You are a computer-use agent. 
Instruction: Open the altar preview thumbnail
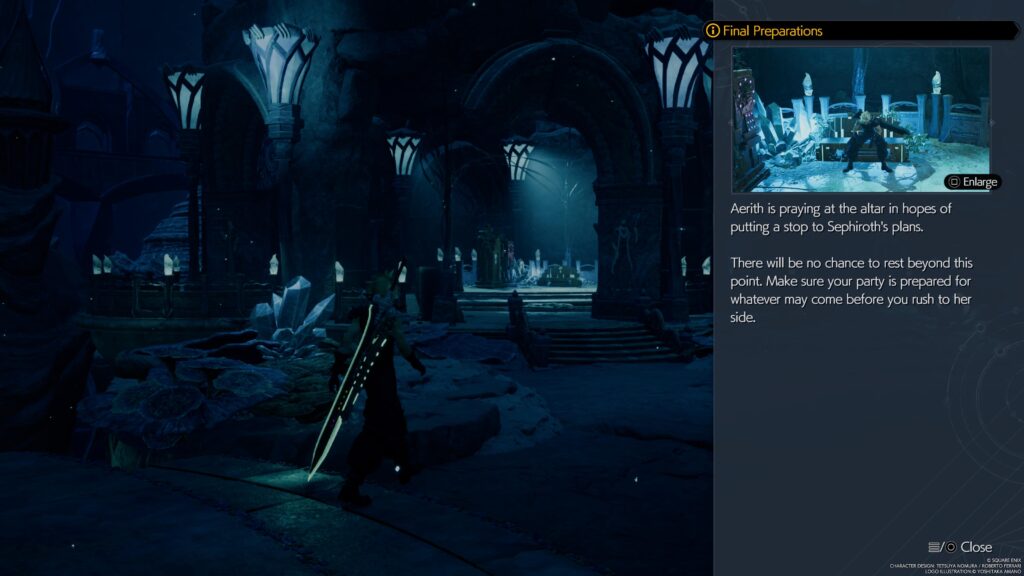[860, 118]
